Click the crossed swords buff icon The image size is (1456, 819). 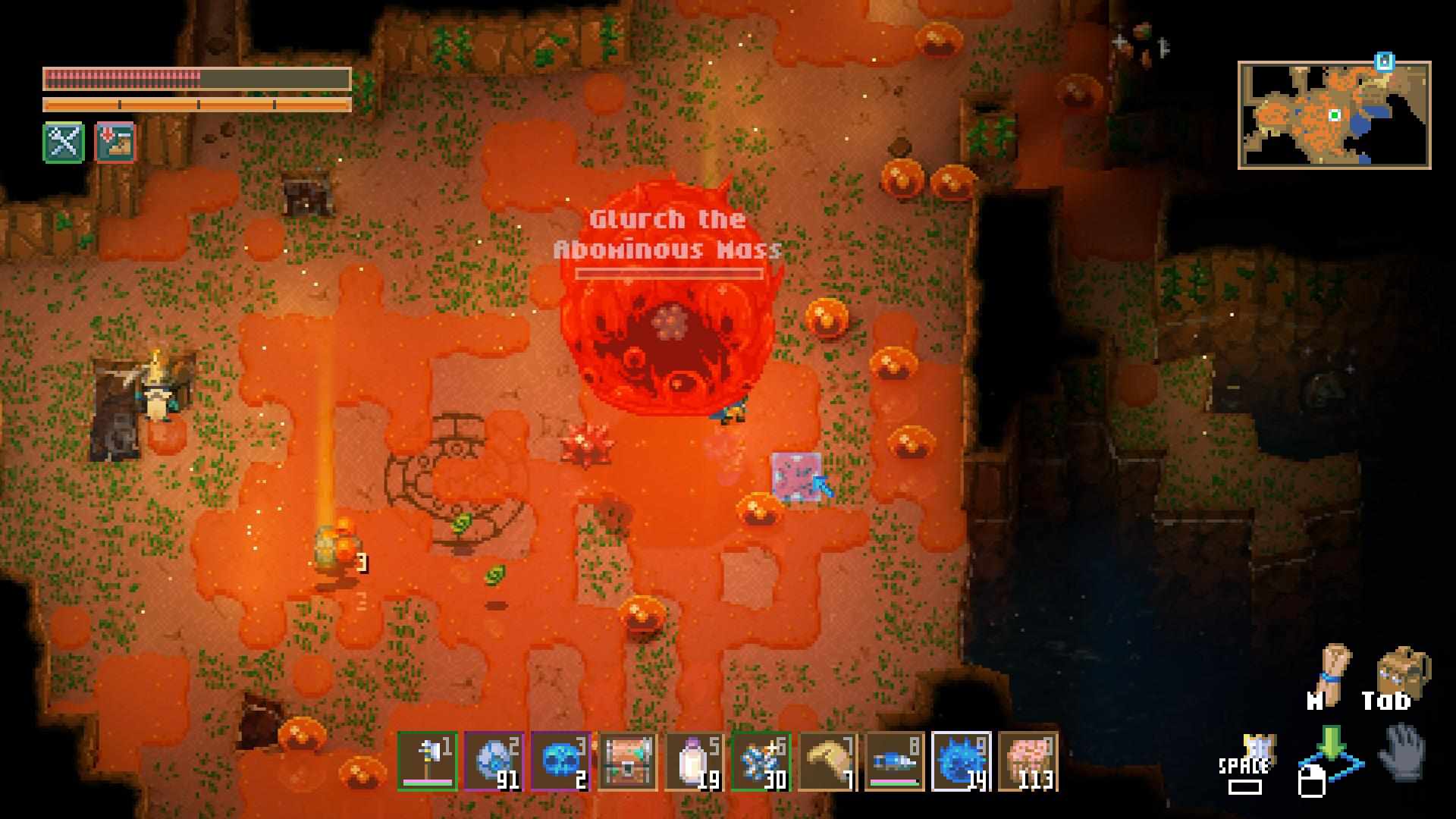(64, 142)
